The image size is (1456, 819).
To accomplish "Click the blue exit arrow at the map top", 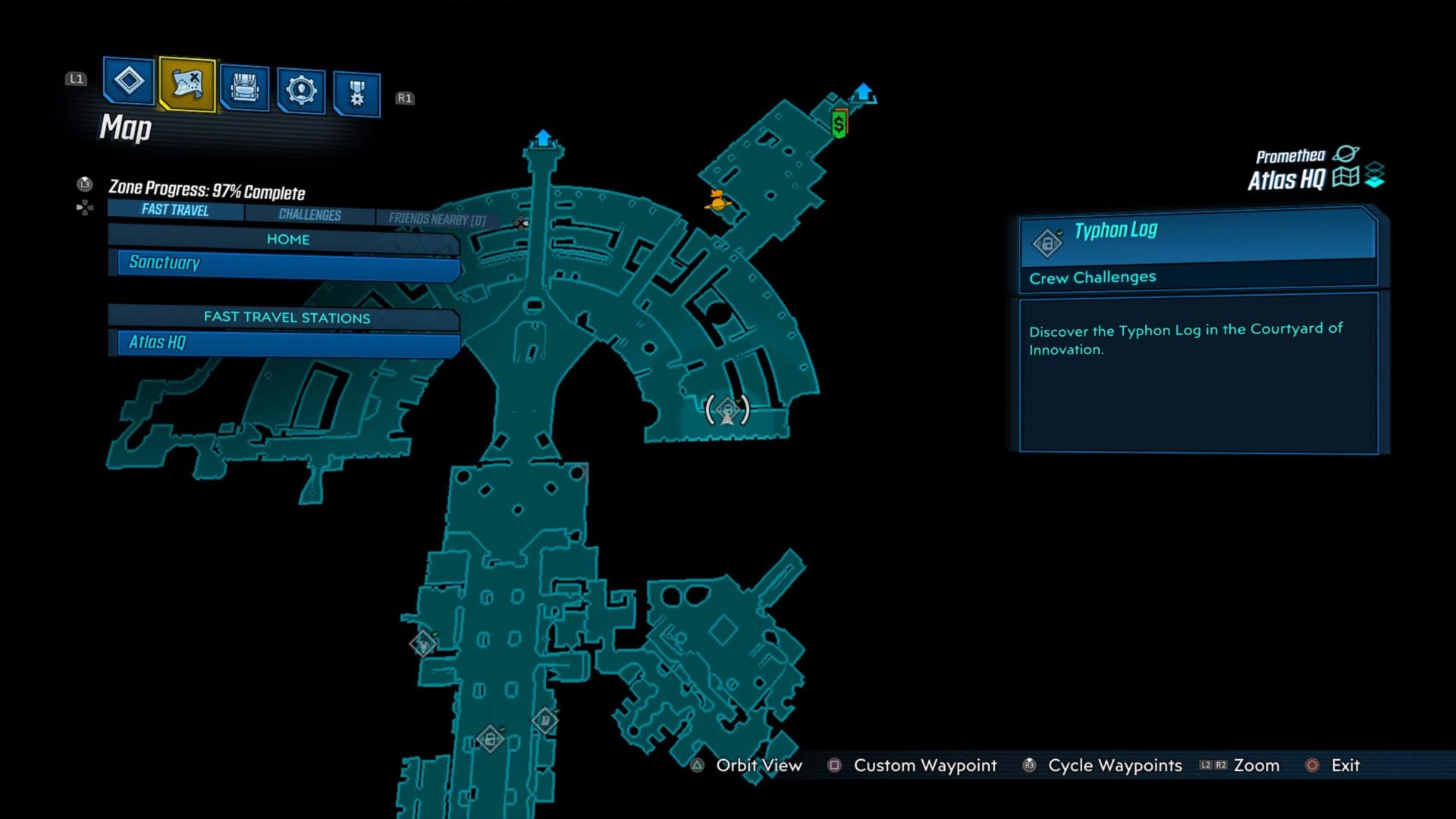I will [543, 138].
